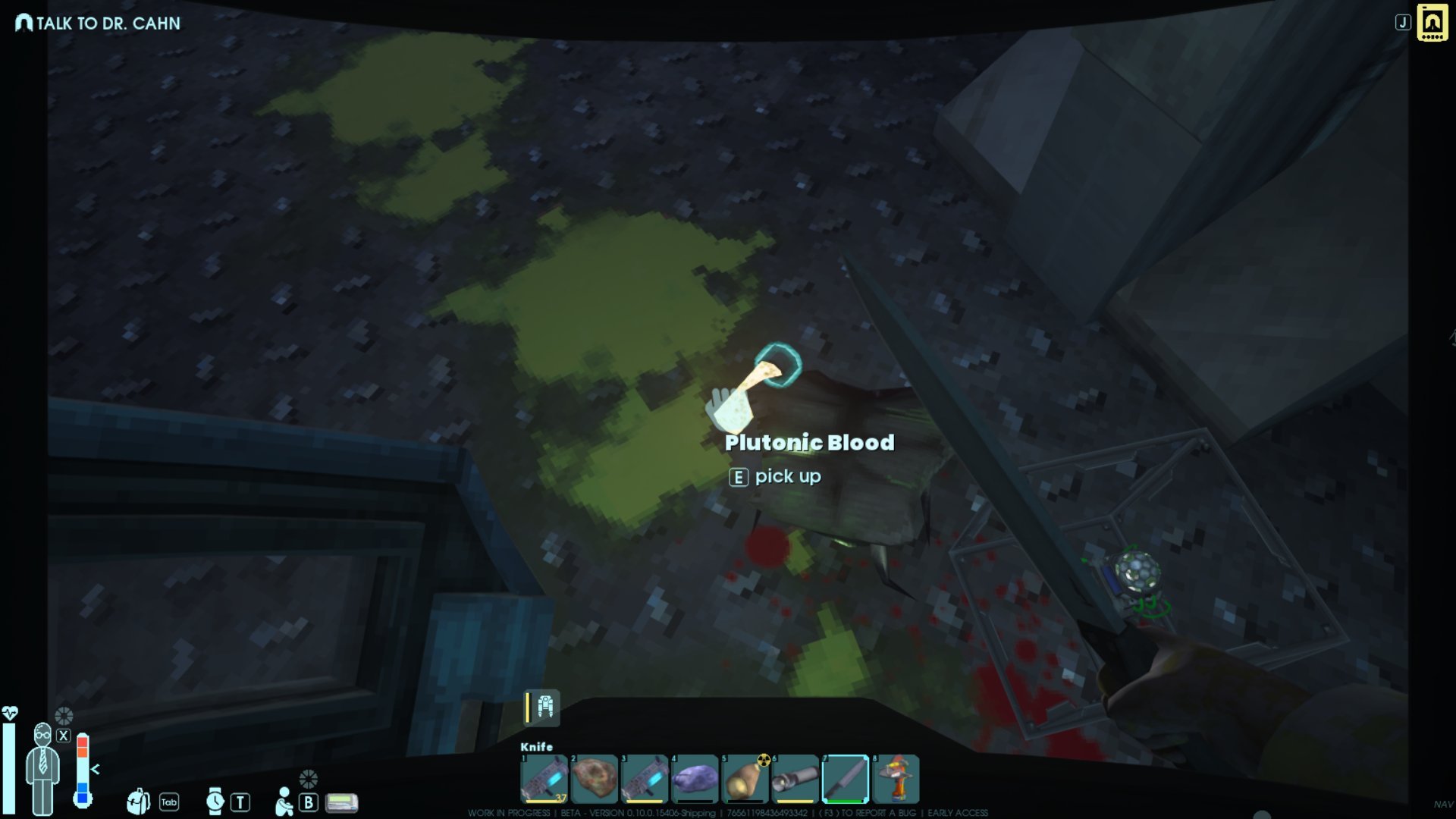This screenshot has width=1456, height=819.
Task: Pick the brown rock chunk slot
Action: (595, 779)
